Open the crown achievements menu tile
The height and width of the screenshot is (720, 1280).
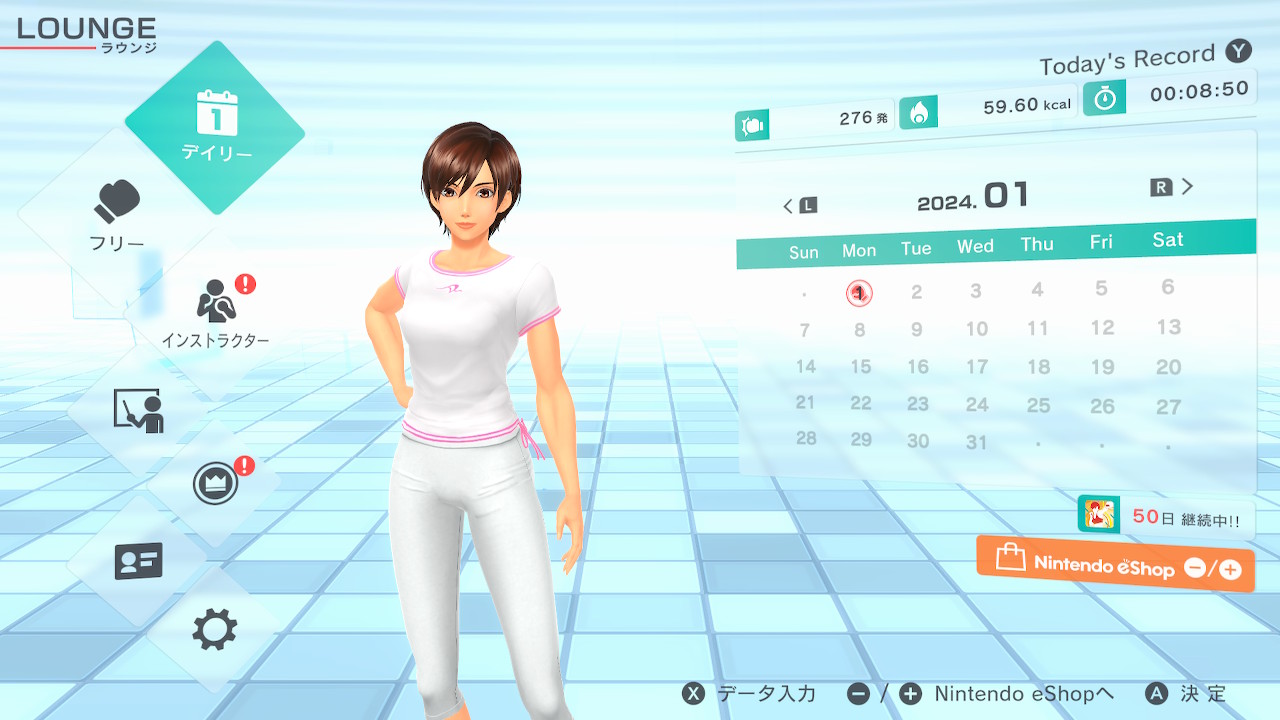pos(215,484)
